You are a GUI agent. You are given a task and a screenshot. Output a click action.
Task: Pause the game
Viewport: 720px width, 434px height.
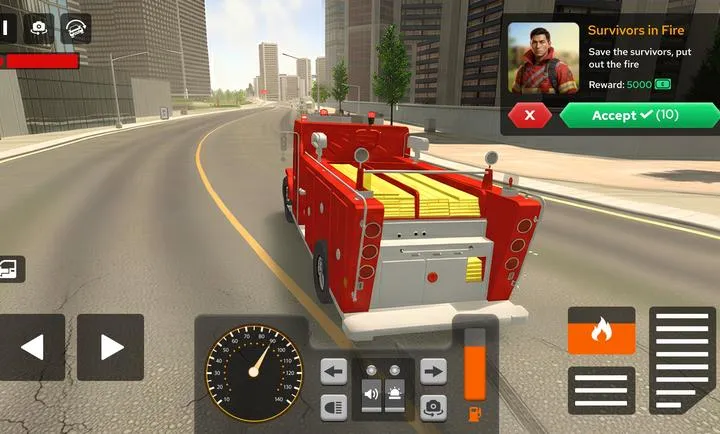click(x=4, y=27)
